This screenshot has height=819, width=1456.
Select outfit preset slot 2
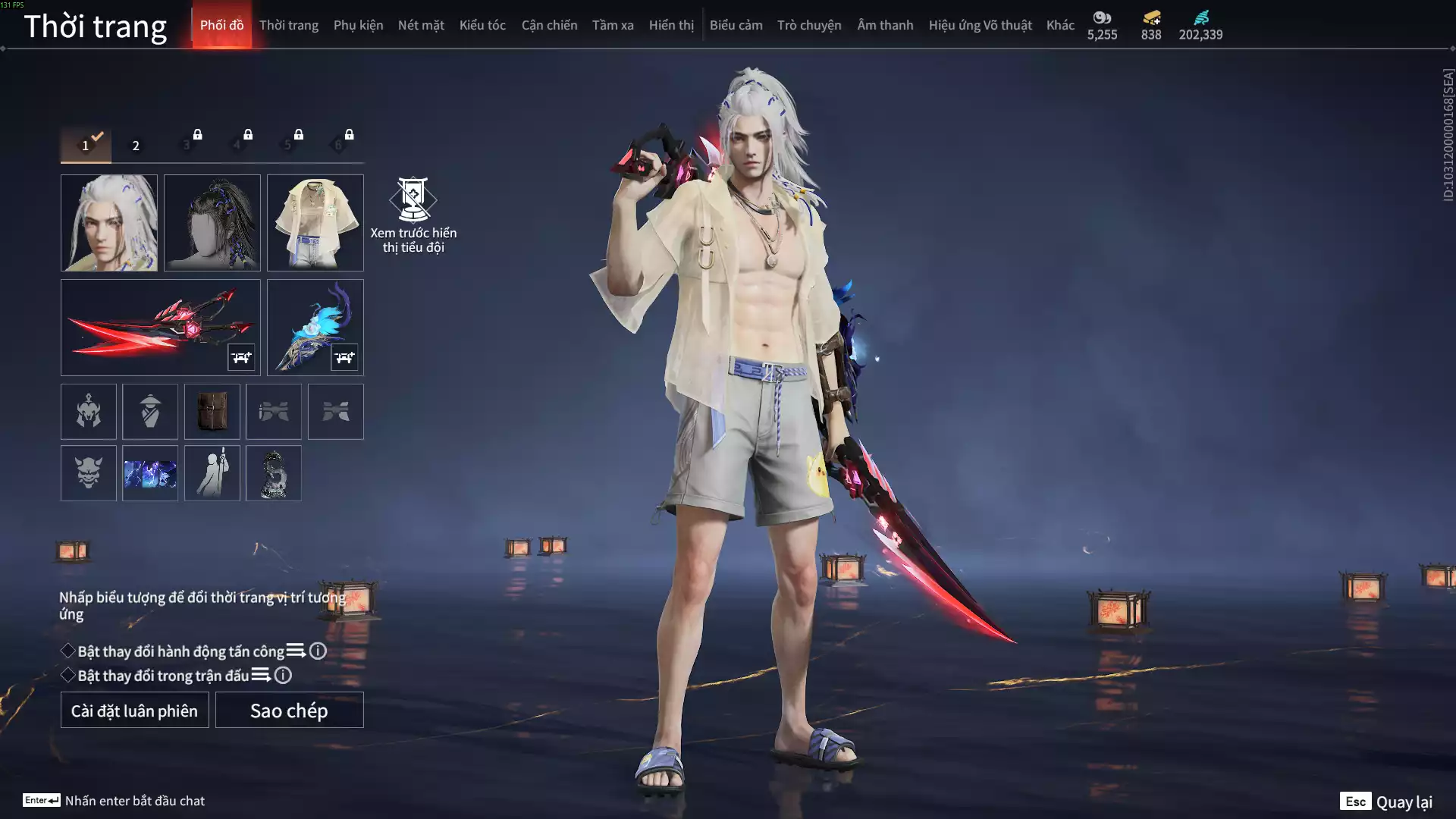136,146
